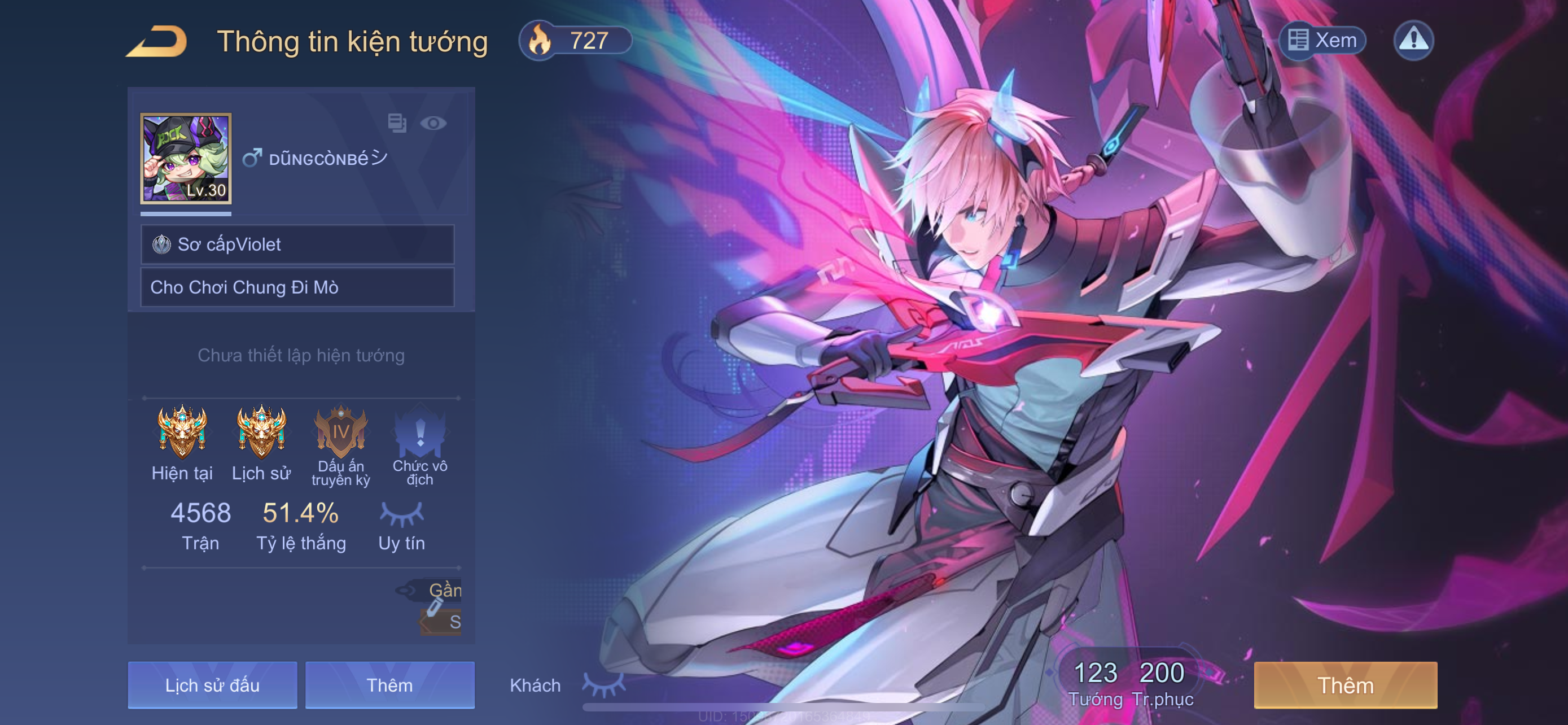
Task: Select the Sơ cấp Violet title bar
Action: click(x=297, y=244)
